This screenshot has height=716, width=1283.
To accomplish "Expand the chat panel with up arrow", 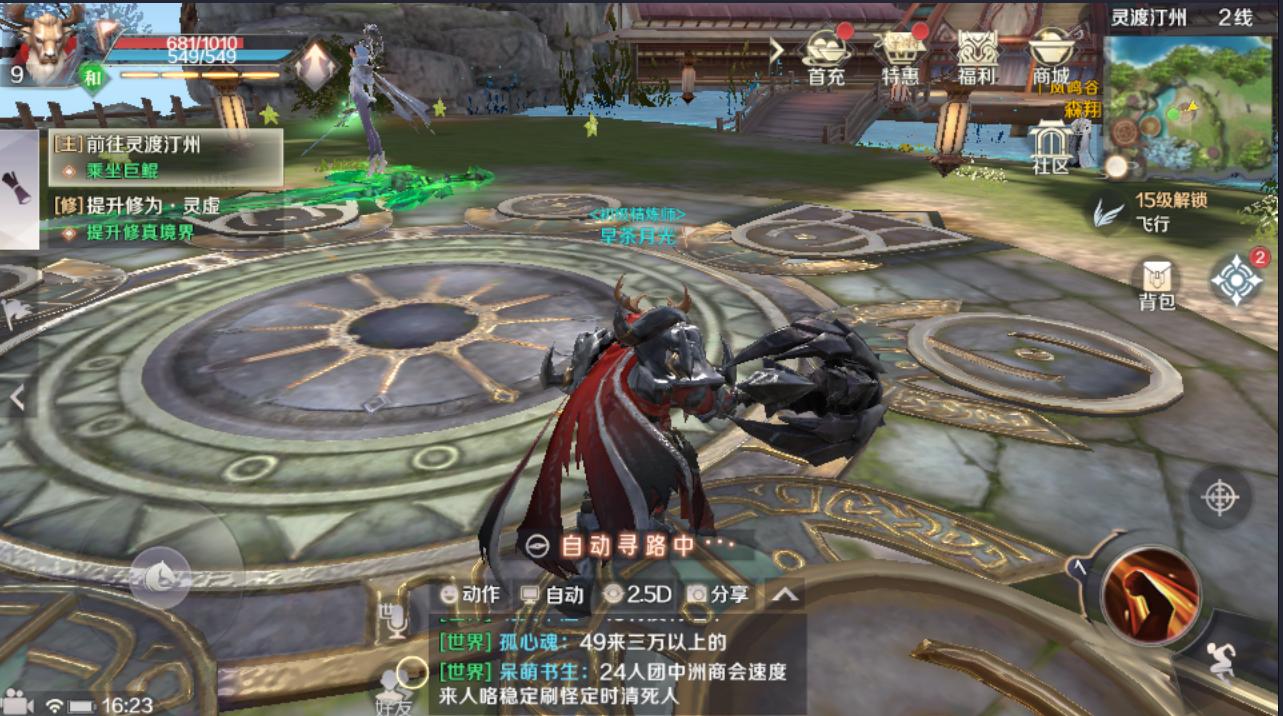I will coord(785,595).
